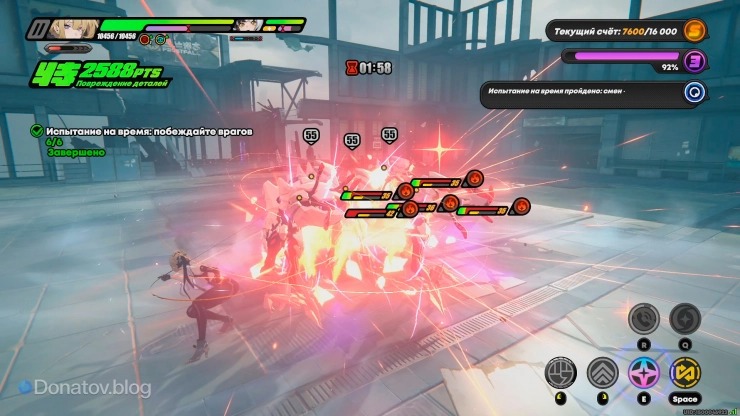Trigger the grey swirl ultimate icon
740x416 pixels.
click(x=684, y=319)
